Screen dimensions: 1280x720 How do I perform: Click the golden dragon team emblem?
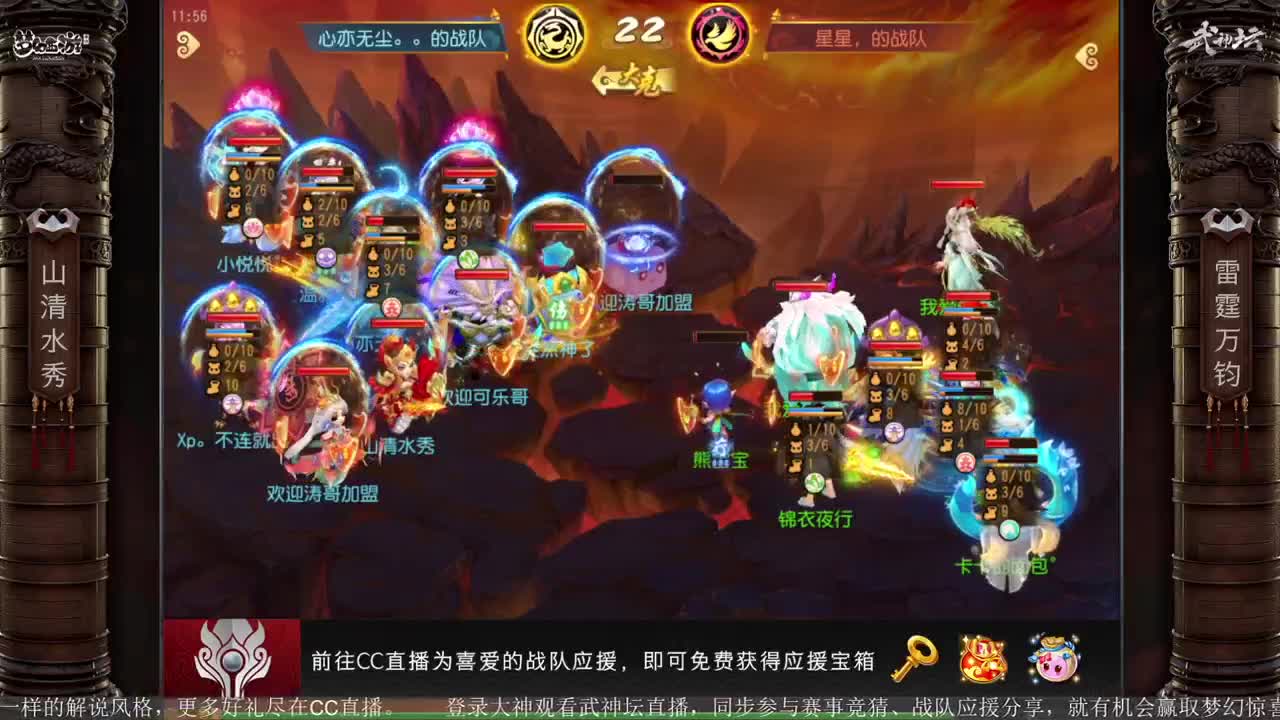point(557,33)
